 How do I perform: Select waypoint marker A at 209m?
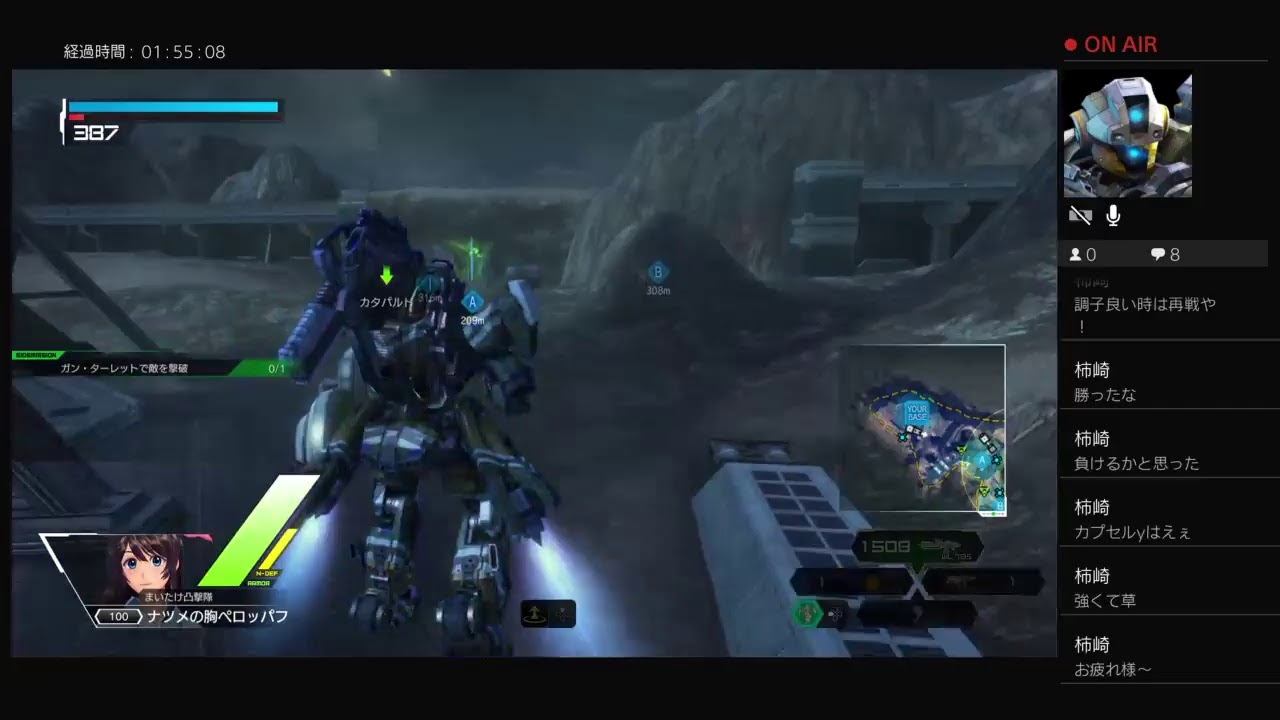pos(472,301)
